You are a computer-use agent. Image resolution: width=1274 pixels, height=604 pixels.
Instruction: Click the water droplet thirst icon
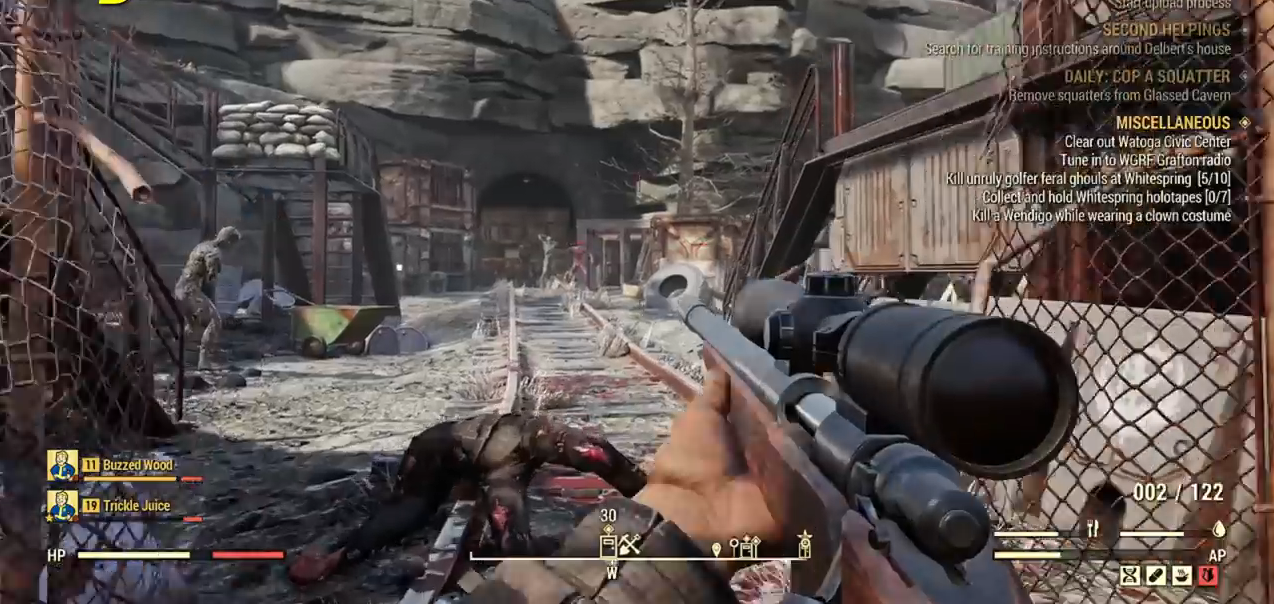tap(1219, 529)
